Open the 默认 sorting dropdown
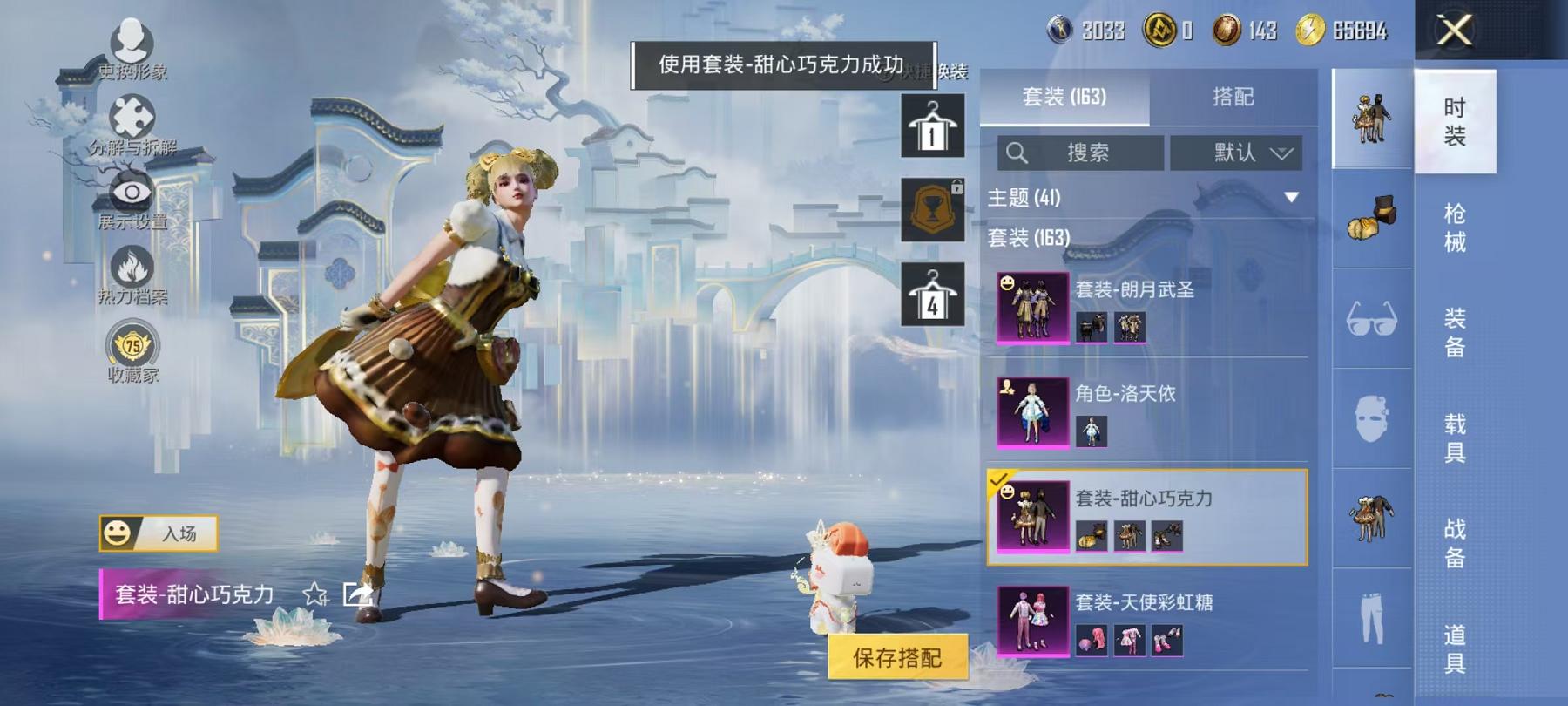1568x706 pixels. [1237, 153]
